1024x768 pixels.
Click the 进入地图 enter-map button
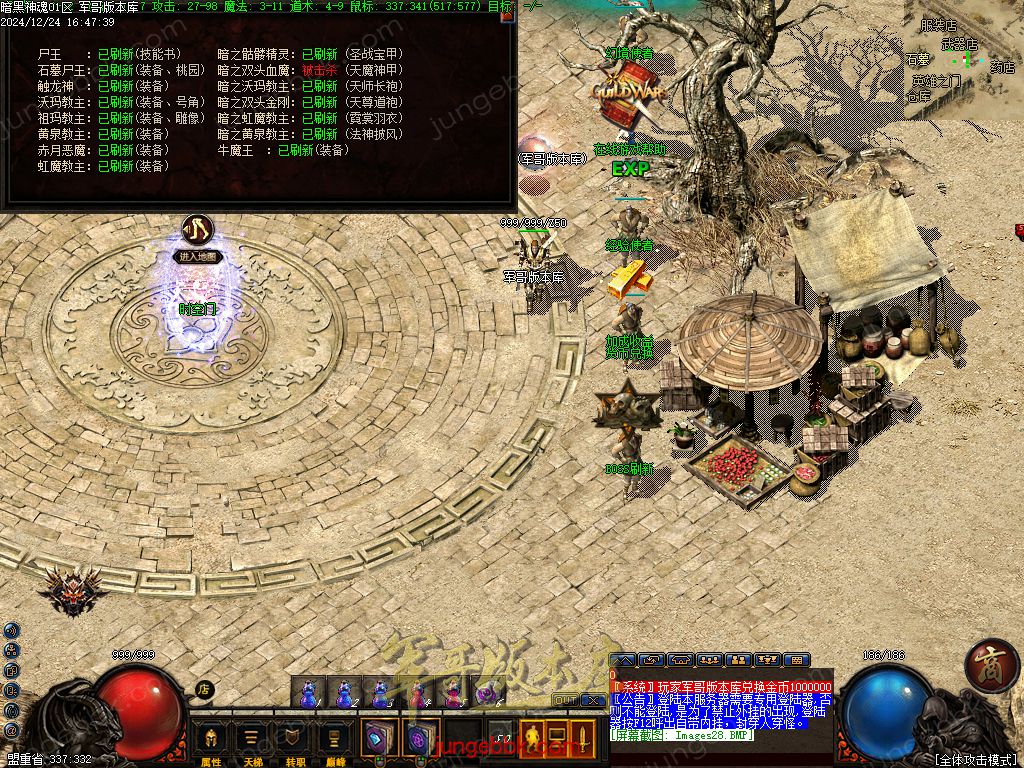click(x=197, y=256)
